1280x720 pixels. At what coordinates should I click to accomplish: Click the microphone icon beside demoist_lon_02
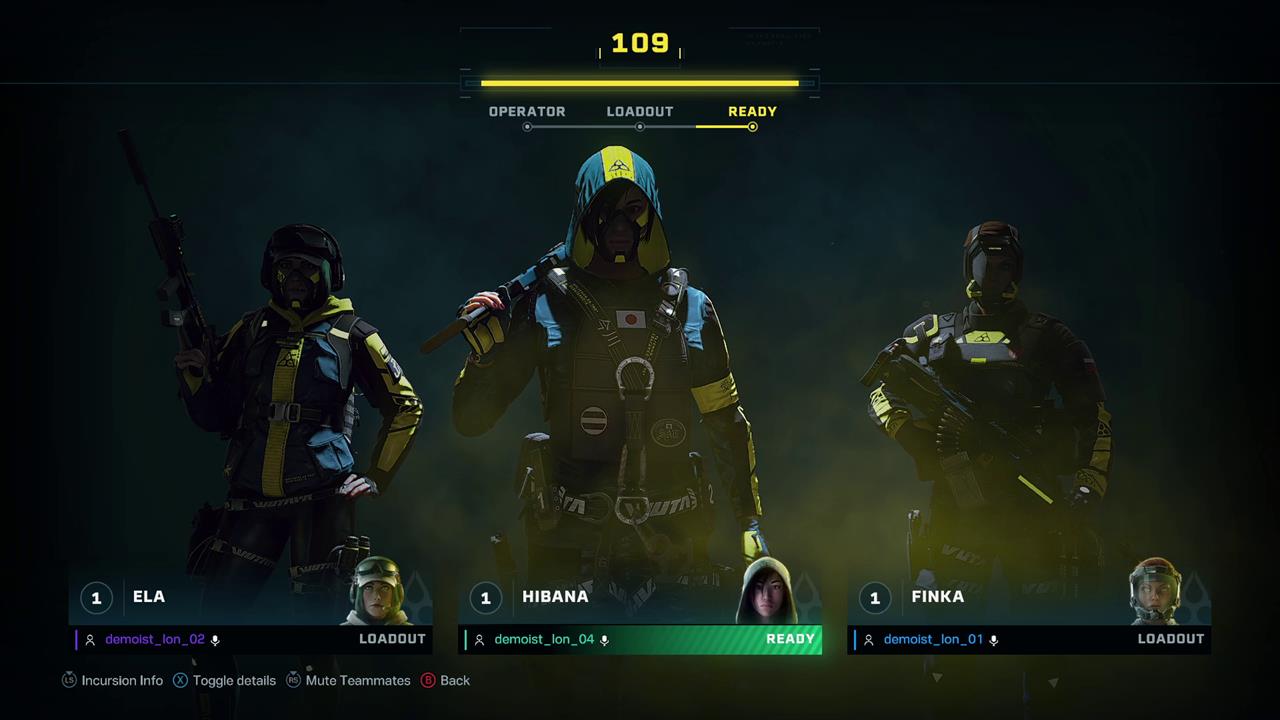click(215, 640)
